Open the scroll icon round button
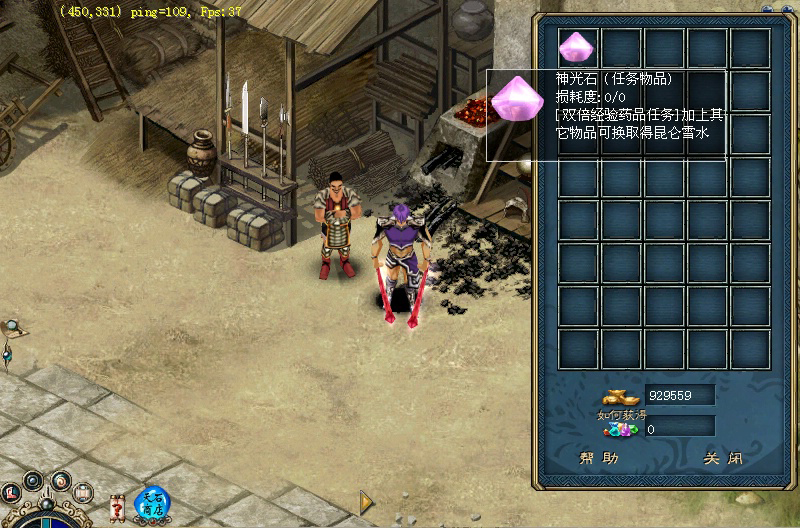The height and width of the screenshot is (528, 800). tap(83, 491)
